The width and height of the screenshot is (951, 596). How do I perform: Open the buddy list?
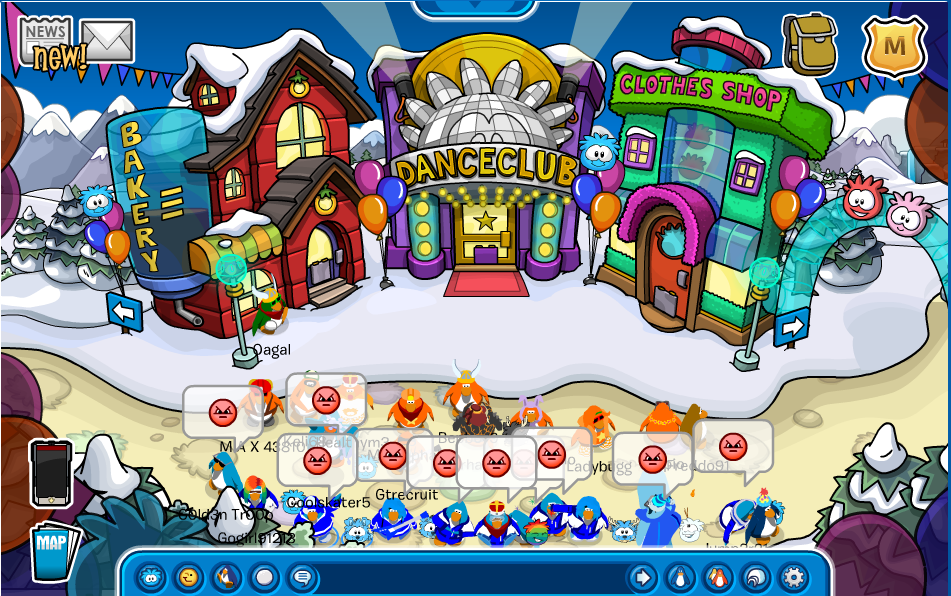718,577
